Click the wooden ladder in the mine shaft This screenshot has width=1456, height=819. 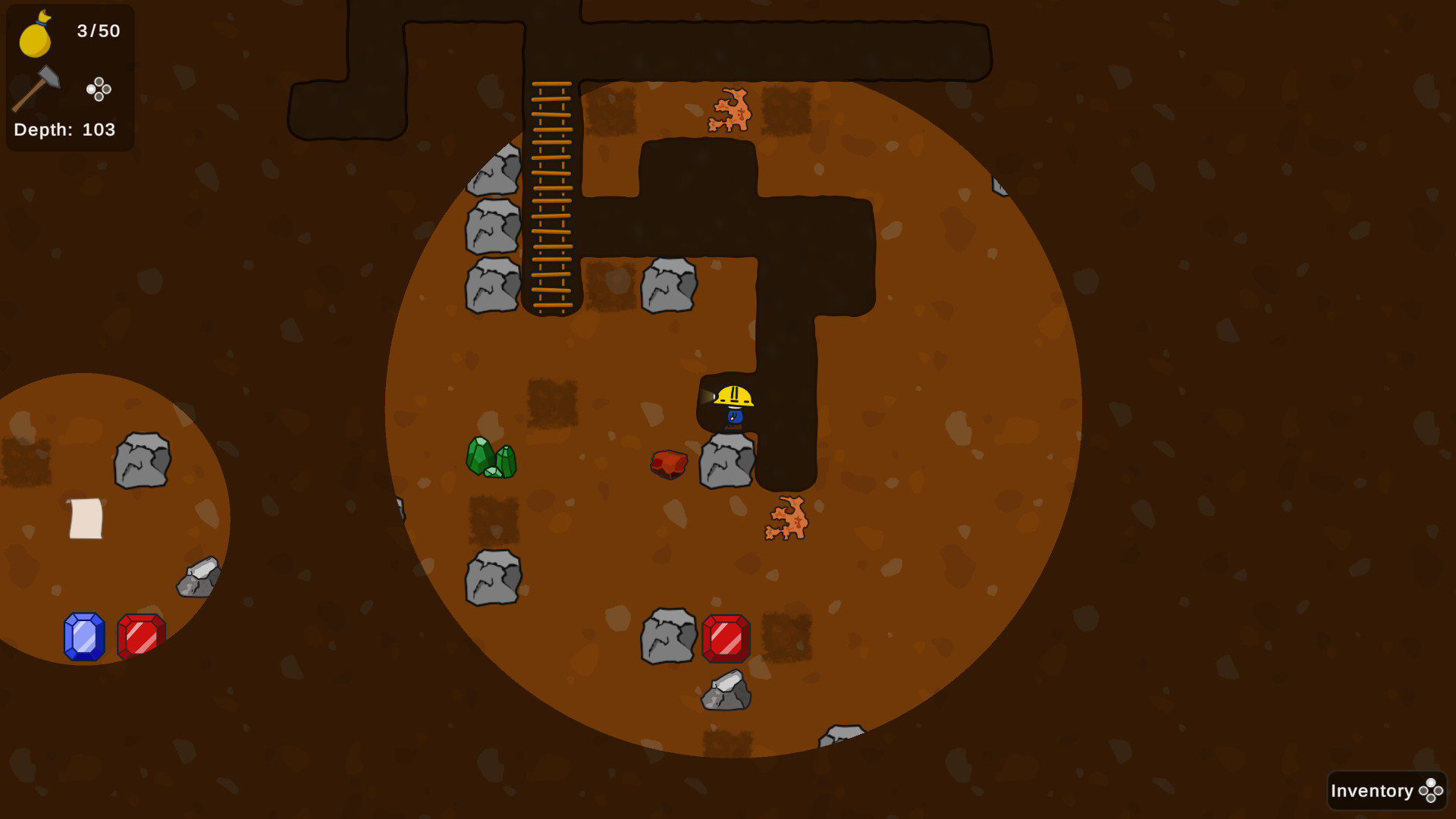[x=551, y=197]
